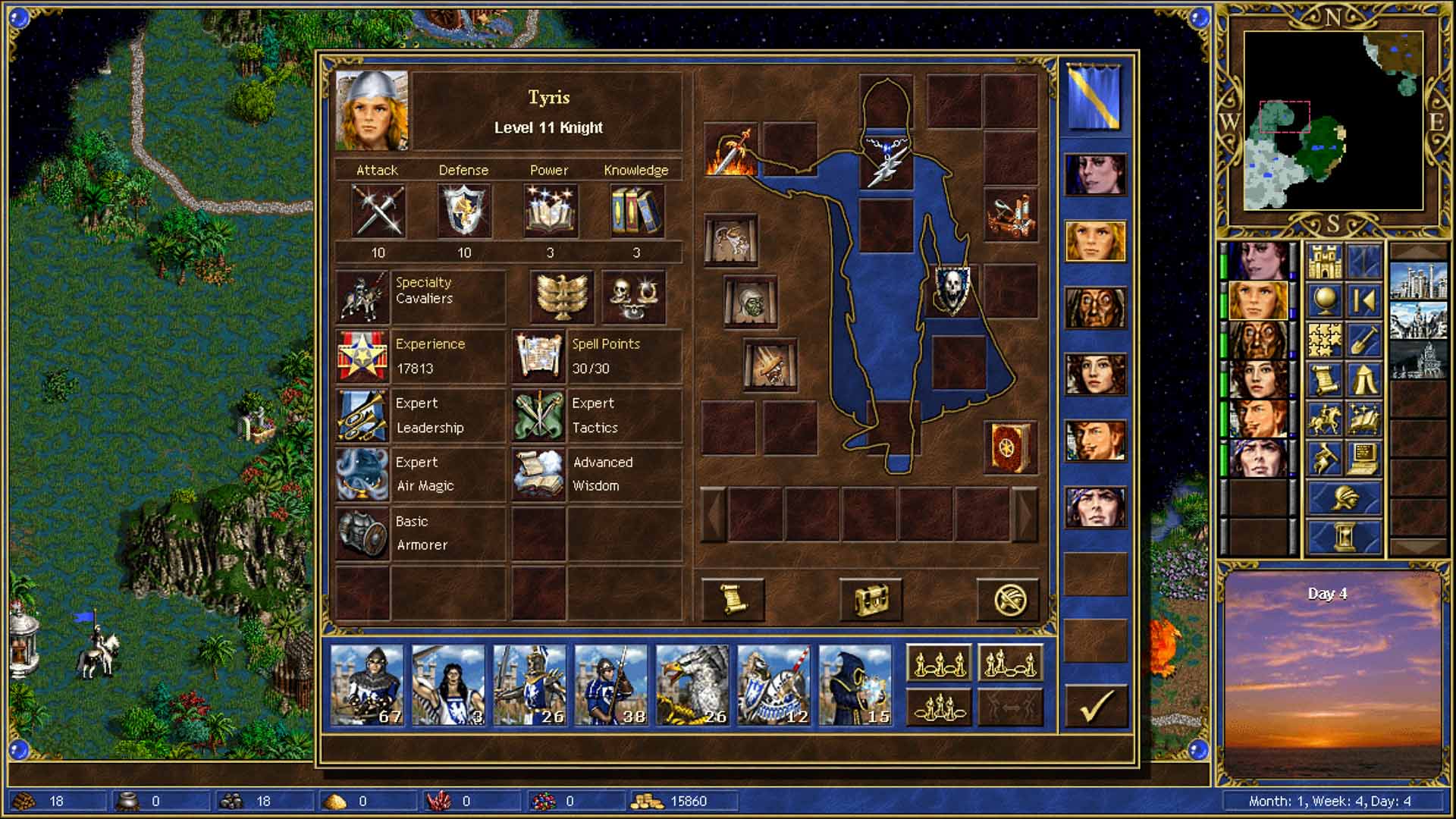Click the dismiss hero button

coord(1009,599)
